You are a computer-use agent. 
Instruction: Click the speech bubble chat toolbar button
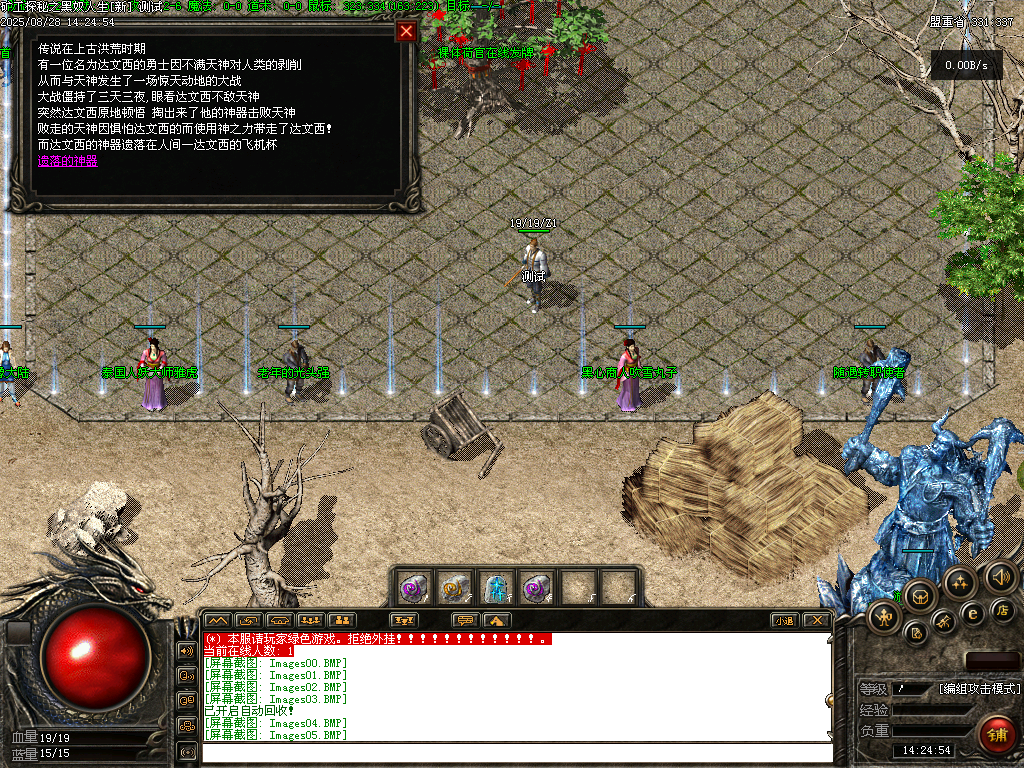(x=465, y=620)
